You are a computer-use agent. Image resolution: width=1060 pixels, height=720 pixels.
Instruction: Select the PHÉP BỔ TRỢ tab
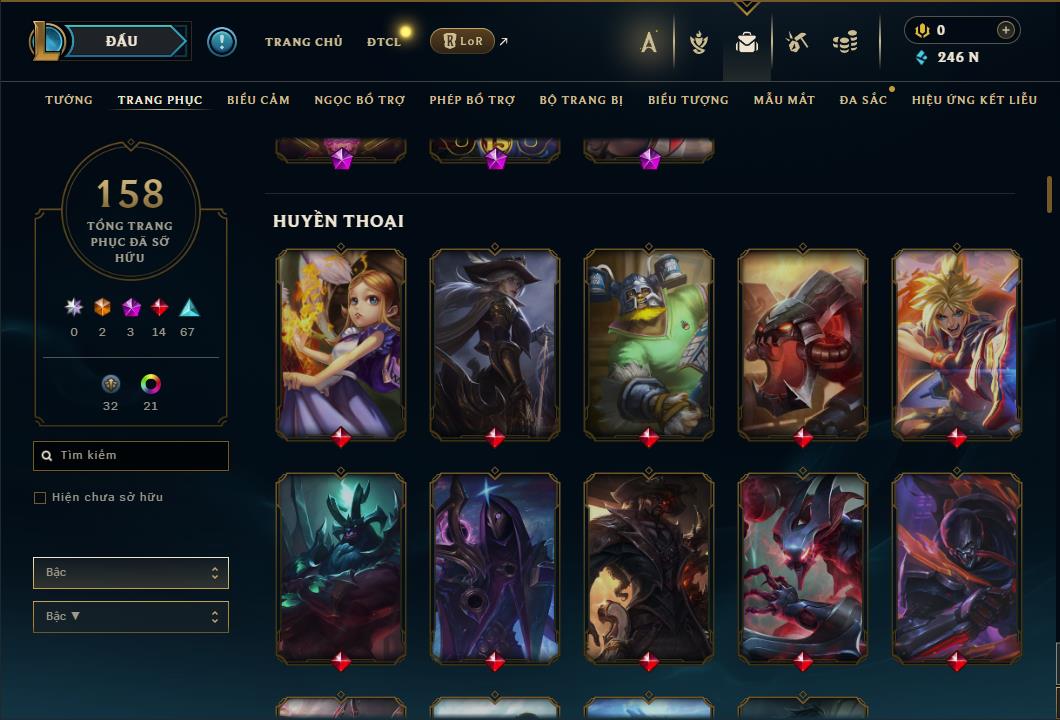pyautogui.click(x=472, y=100)
